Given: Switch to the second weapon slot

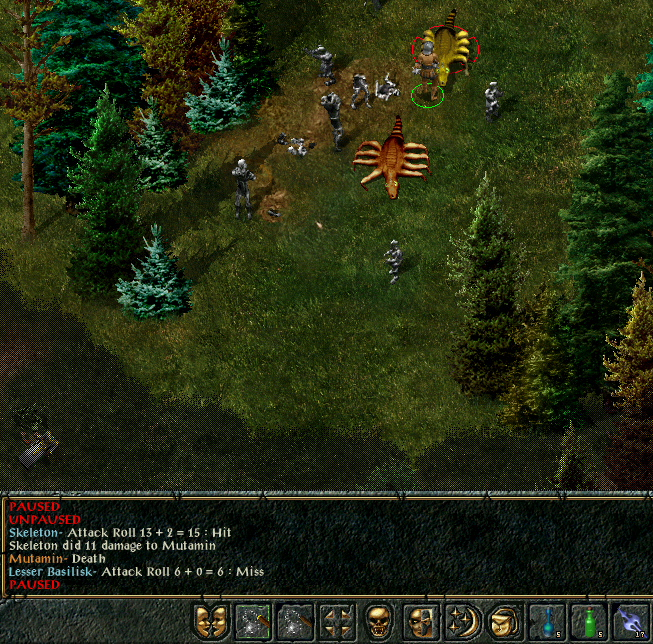Looking at the screenshot, I should pyautogui.click(x=295, y=621).
